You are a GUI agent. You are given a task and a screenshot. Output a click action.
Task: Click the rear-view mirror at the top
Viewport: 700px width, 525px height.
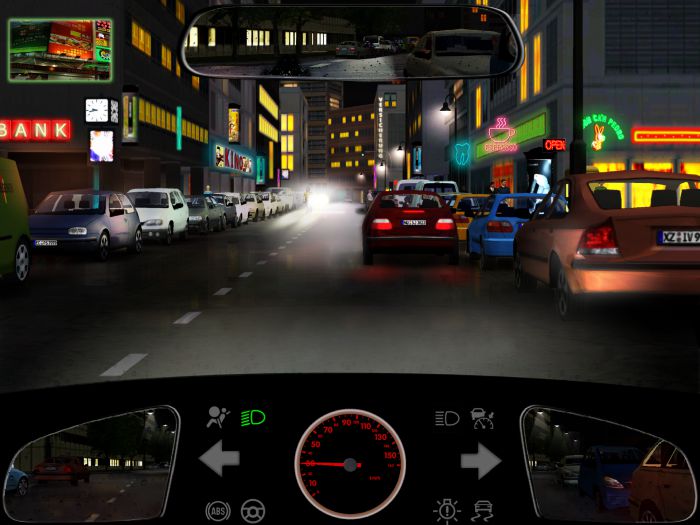point(338,41)
